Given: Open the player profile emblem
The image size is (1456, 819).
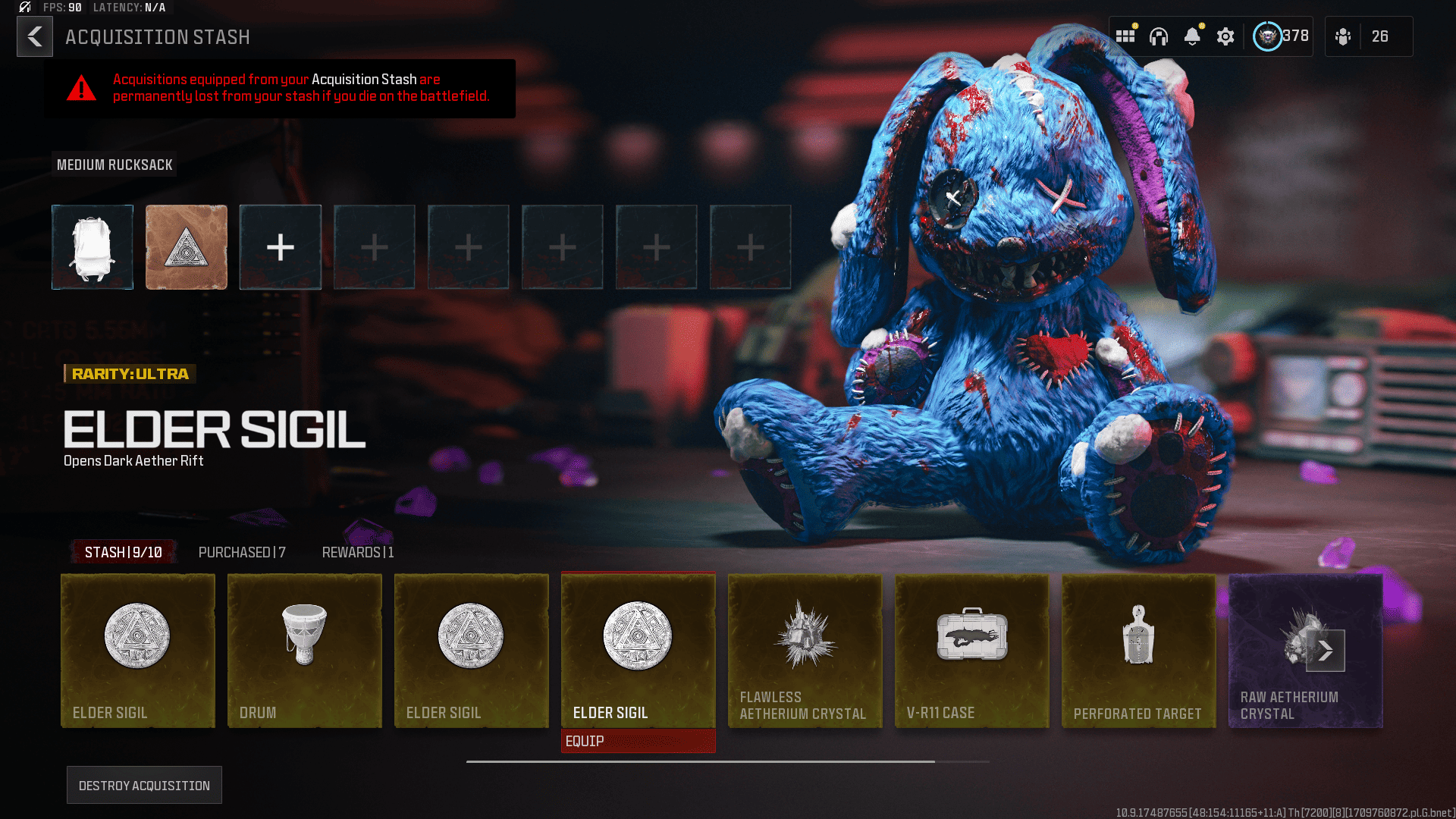Looking at the screenshot, I should [1267, 36].
